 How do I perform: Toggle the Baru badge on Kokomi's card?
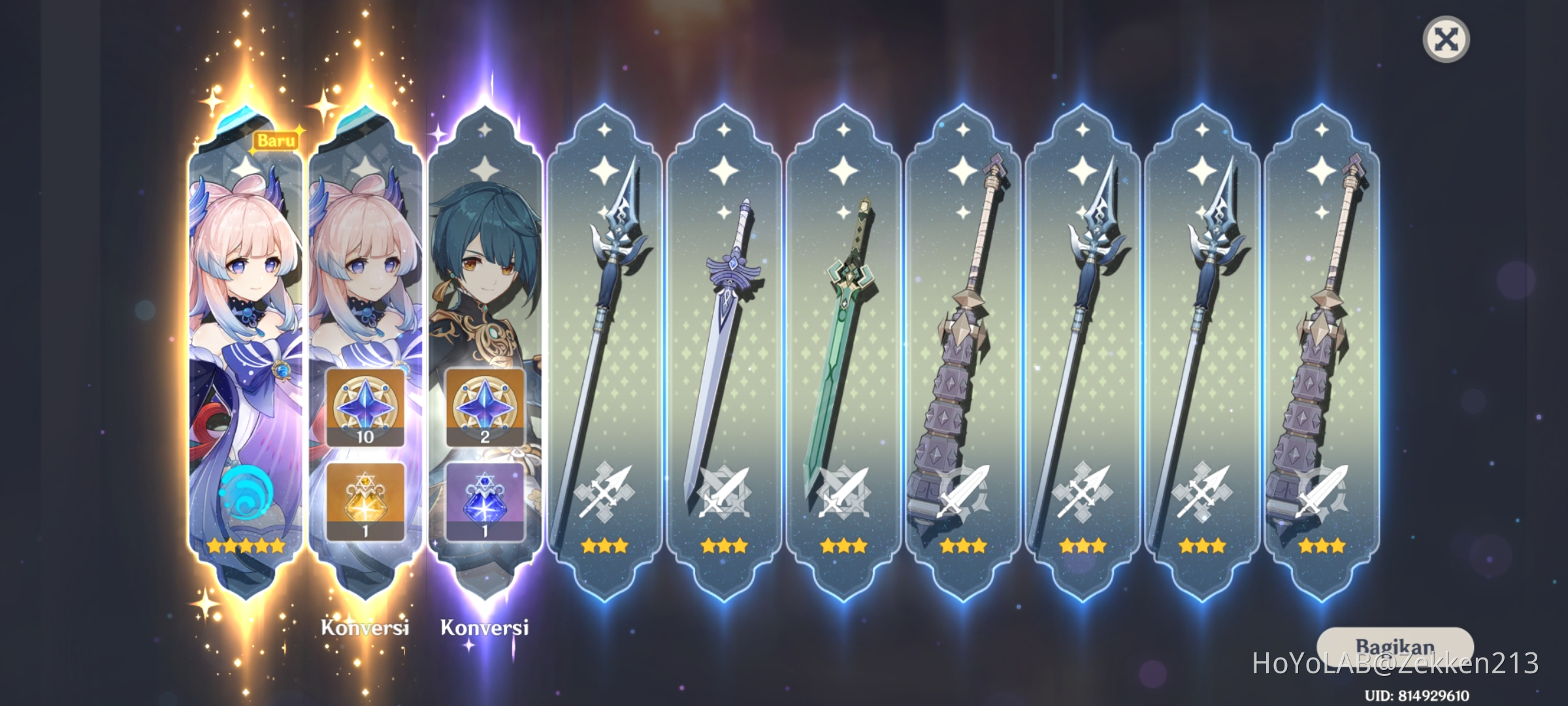pyautogui.click(x=276, y=138)
